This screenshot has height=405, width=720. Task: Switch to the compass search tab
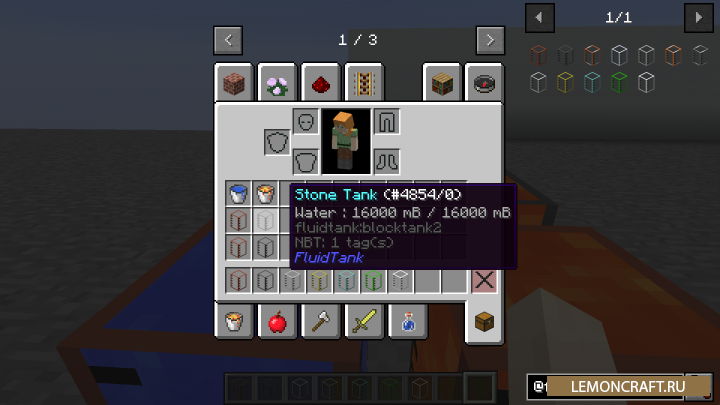486,84
